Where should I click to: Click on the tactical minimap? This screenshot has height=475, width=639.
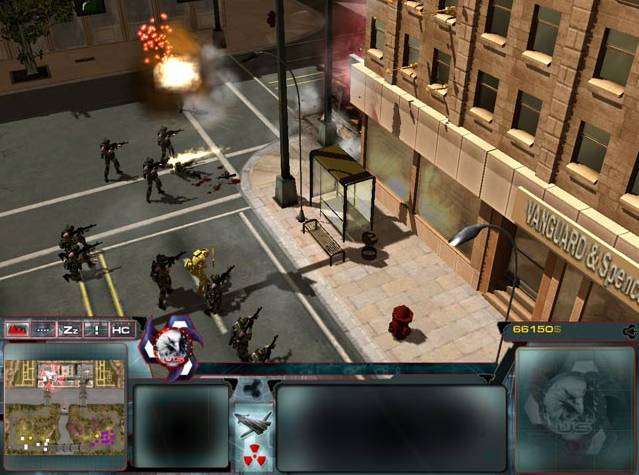point(66,408)
